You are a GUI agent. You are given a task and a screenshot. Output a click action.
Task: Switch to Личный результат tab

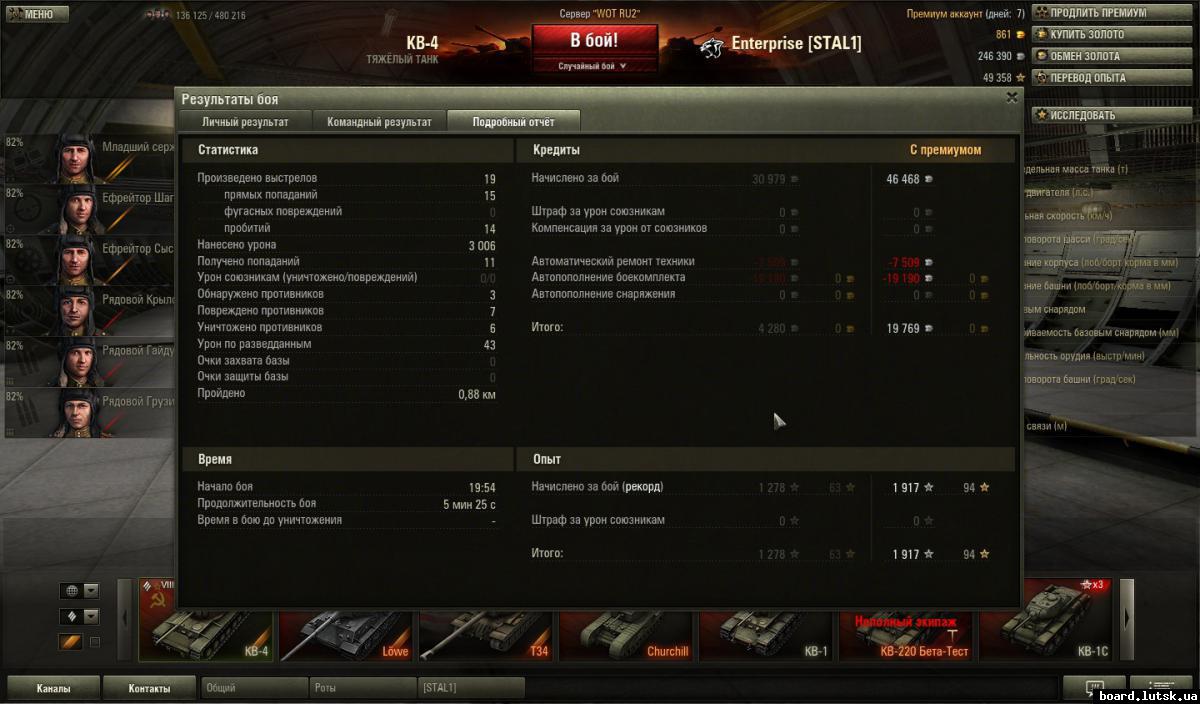(245, 122)
